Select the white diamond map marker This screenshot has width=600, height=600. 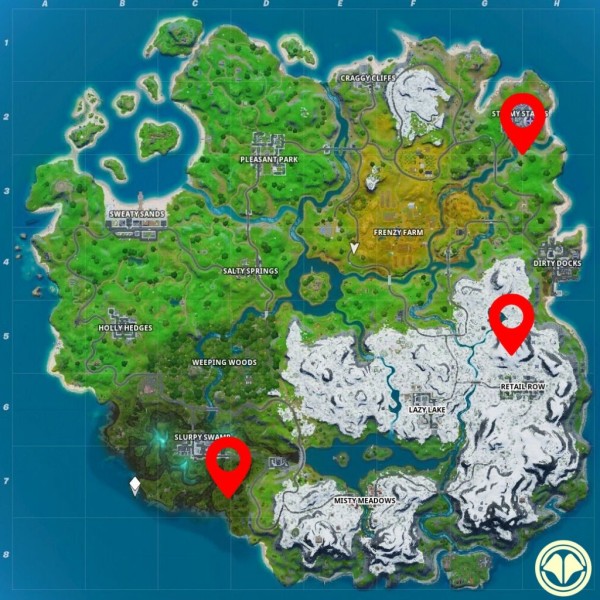(x=134, y=486)
